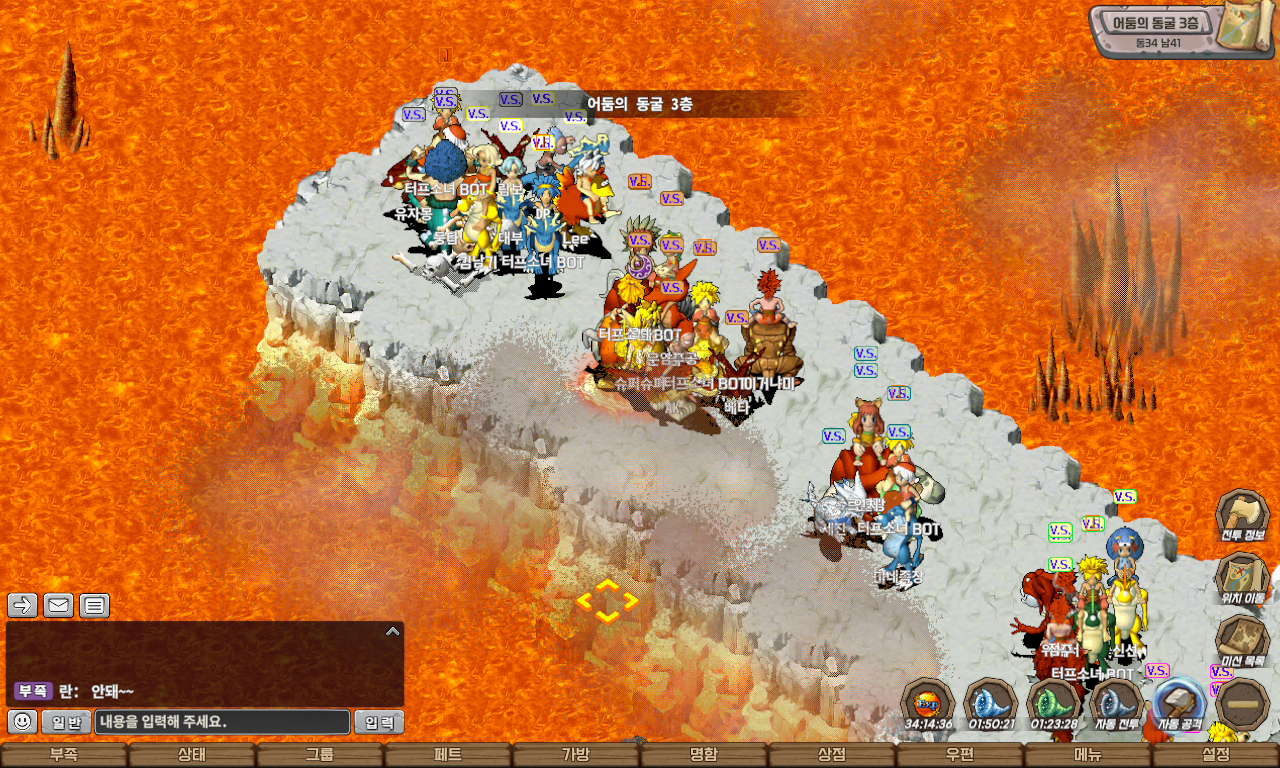Expand the chat window with the arrow
The height and width of the screenshot is (768, 1280).
coord(393,631)
